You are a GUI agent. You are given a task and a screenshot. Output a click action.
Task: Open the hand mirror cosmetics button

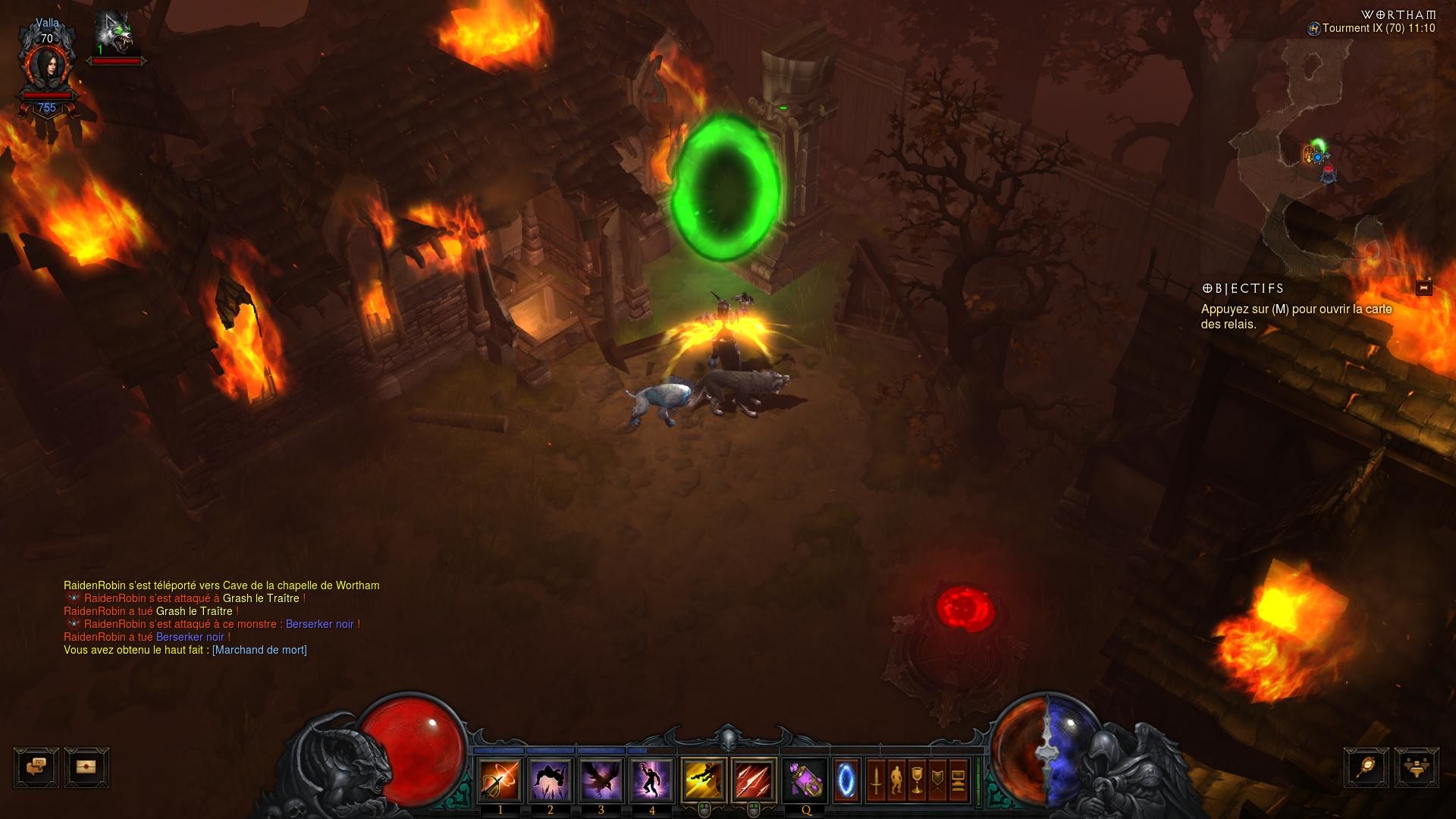pos(1367,767)
